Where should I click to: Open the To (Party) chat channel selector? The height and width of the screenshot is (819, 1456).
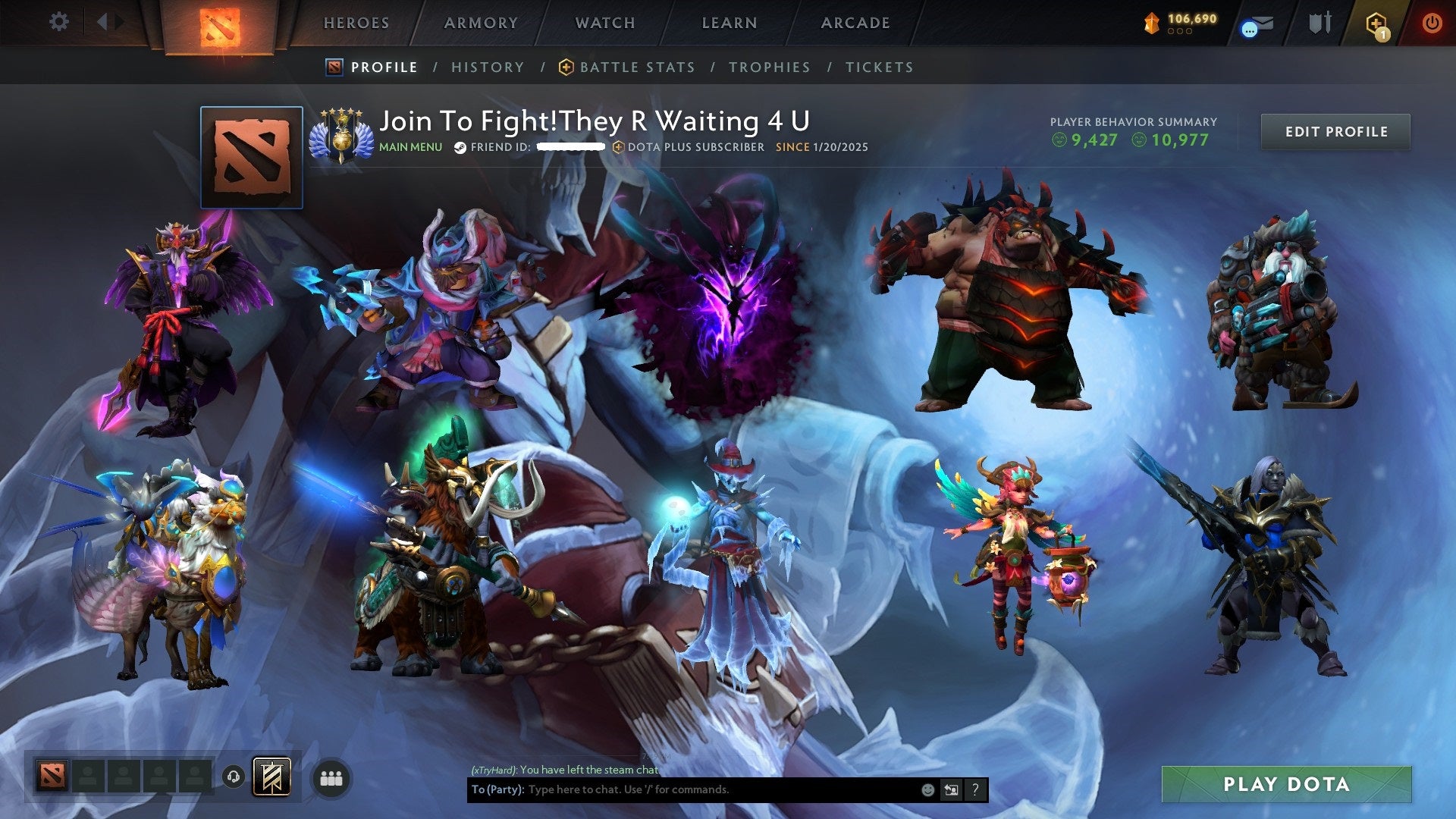coord(497,789)
